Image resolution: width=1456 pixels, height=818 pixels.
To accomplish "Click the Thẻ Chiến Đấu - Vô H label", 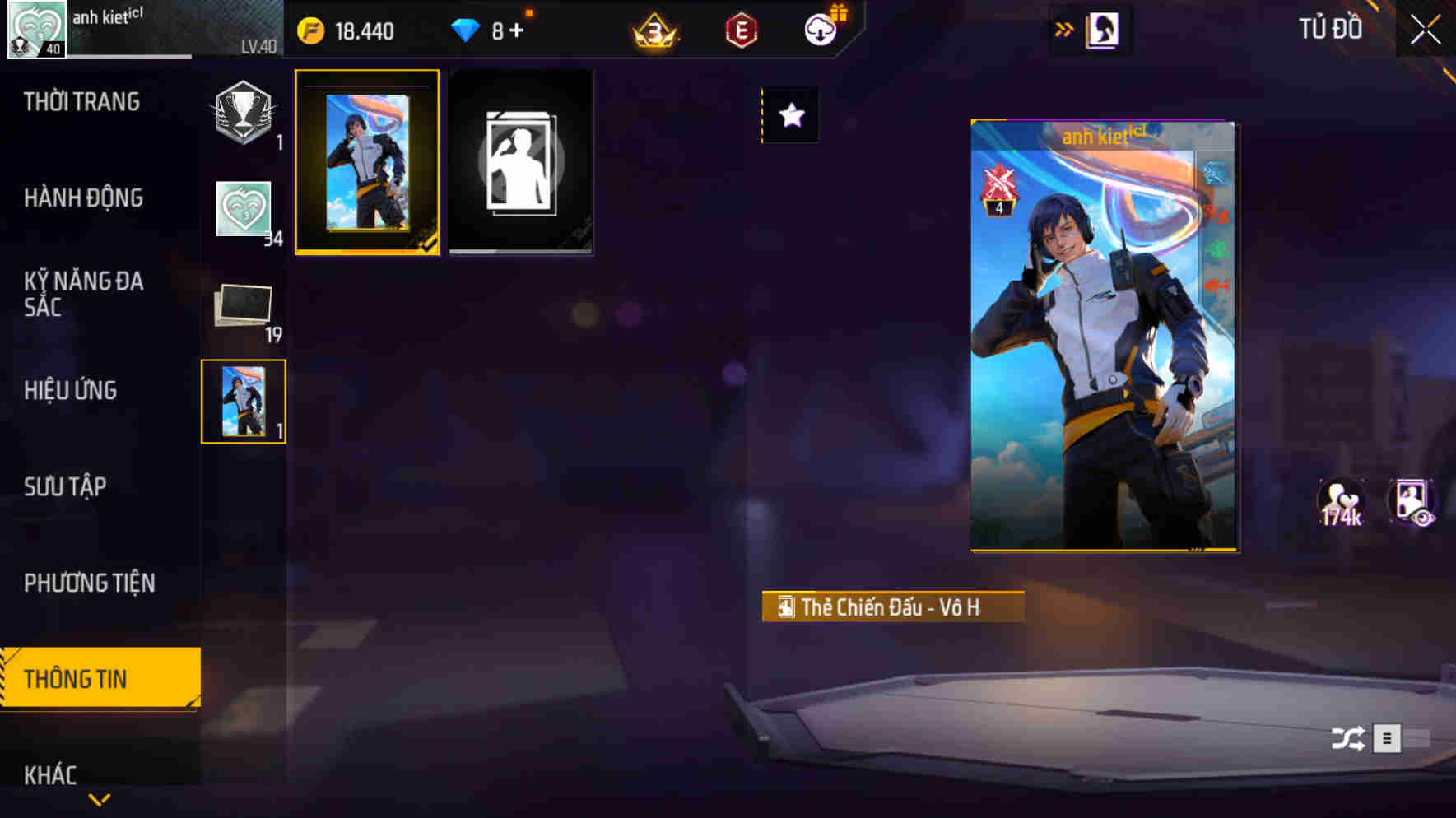I will pyautogui.click(x=893, y=608).
